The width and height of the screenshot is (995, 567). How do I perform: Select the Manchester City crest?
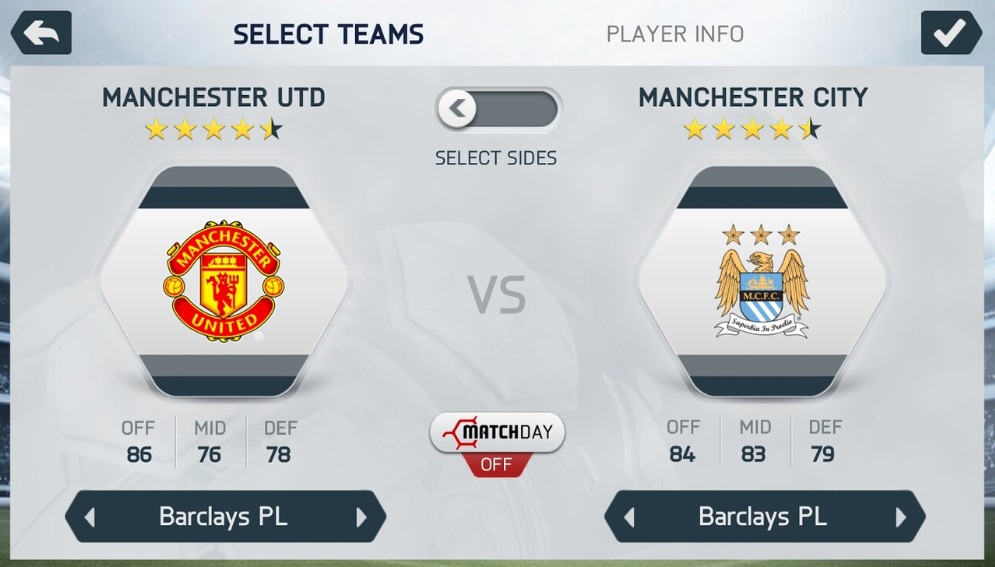(762, 281)
